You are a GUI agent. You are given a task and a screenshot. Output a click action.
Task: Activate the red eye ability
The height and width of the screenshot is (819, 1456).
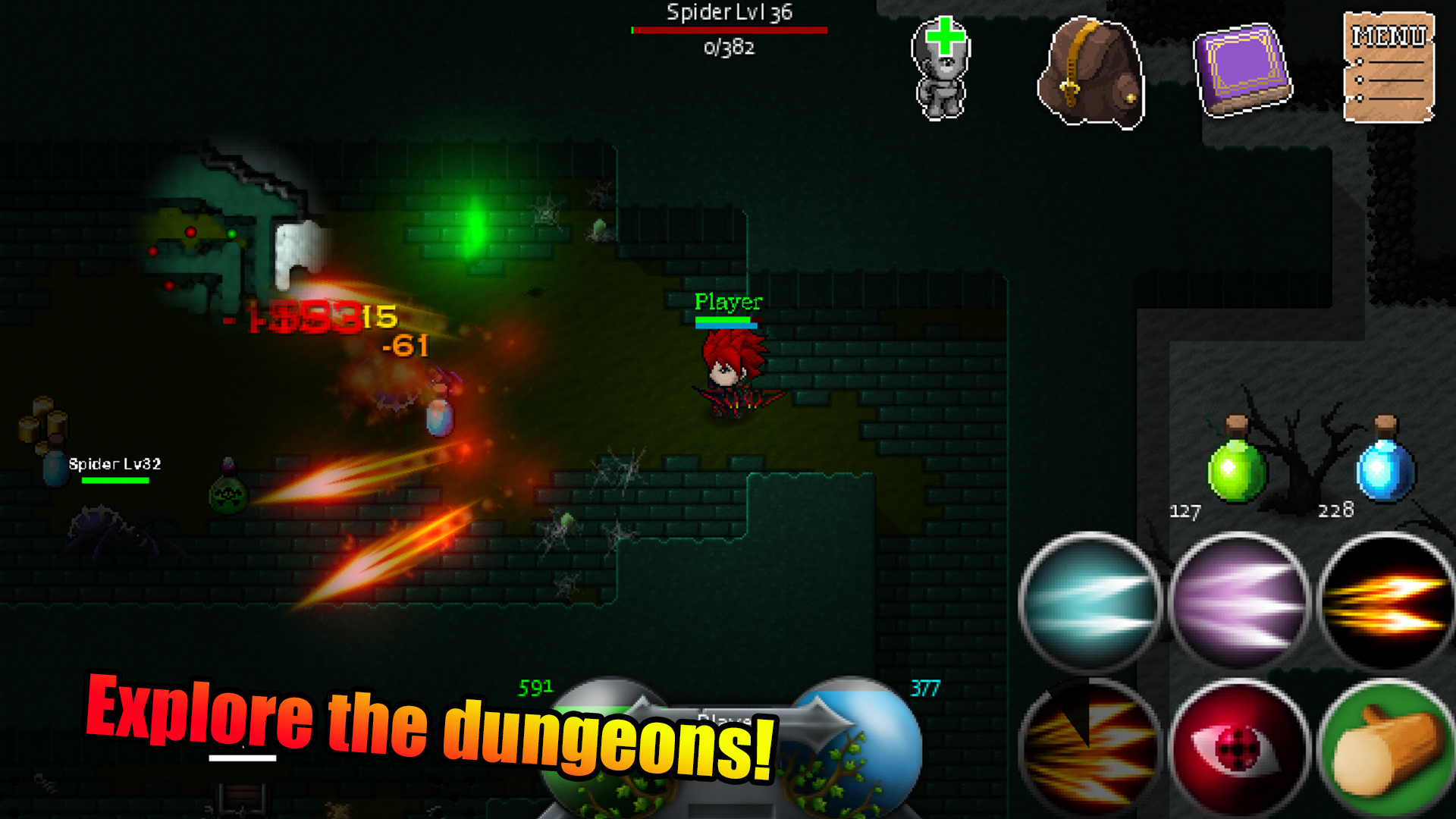(x=1236, y=747)
